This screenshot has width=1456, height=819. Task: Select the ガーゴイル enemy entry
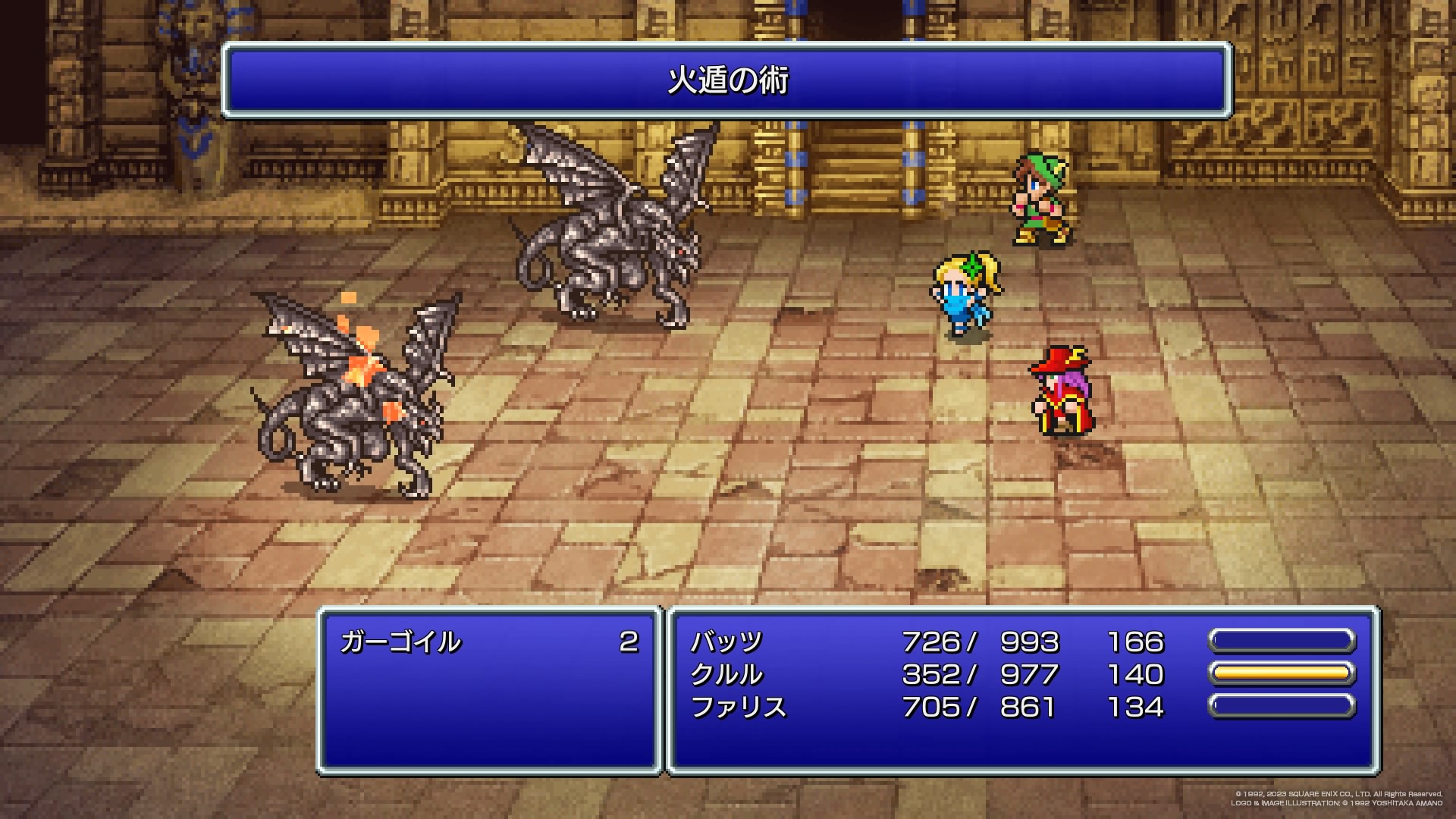click(400, 642)
